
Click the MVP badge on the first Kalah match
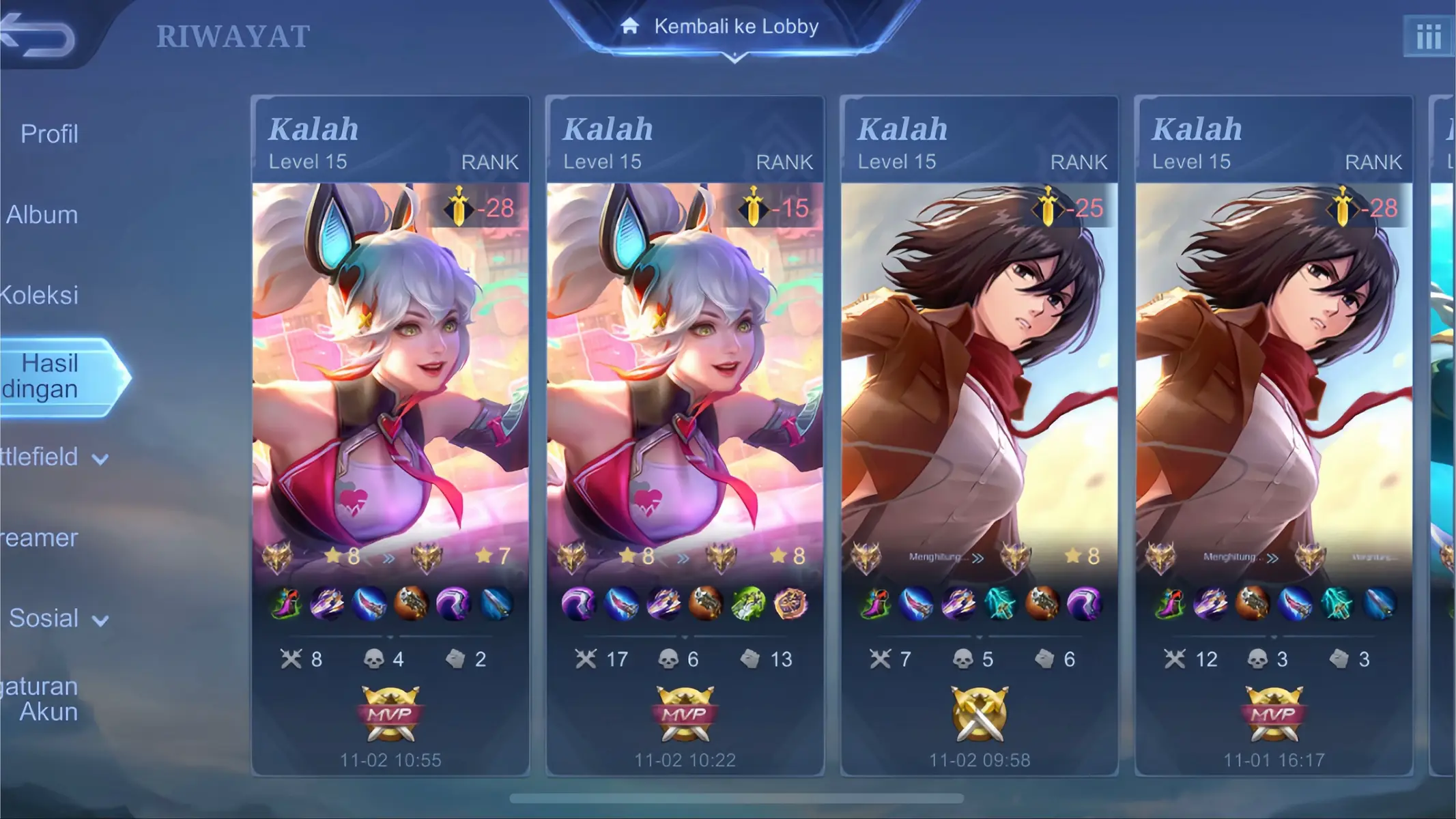[390, 713]
